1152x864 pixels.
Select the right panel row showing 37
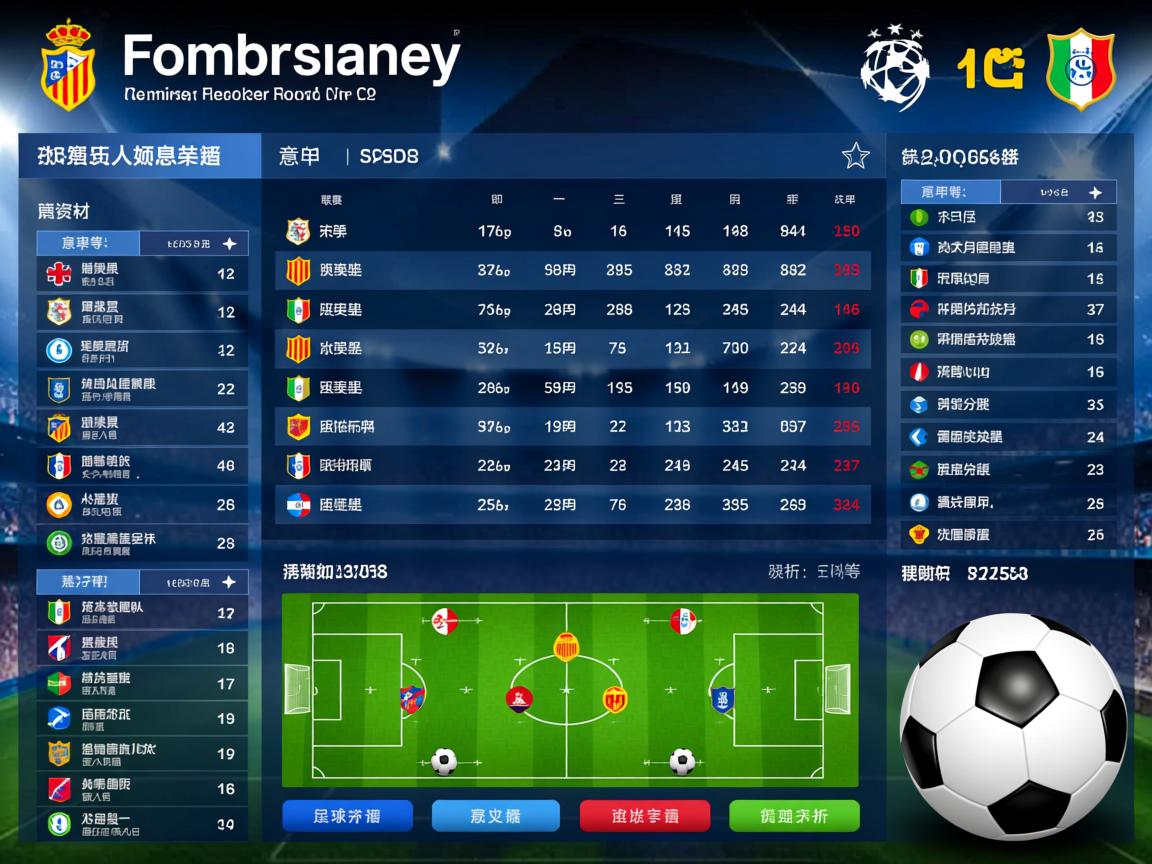(x=1008, y=309)
